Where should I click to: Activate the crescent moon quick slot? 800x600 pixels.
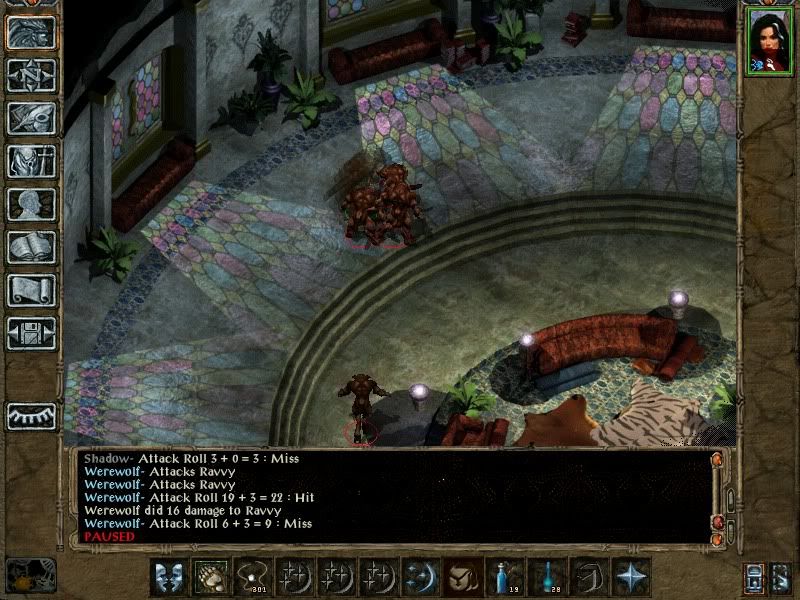click(x=417, y=577)
